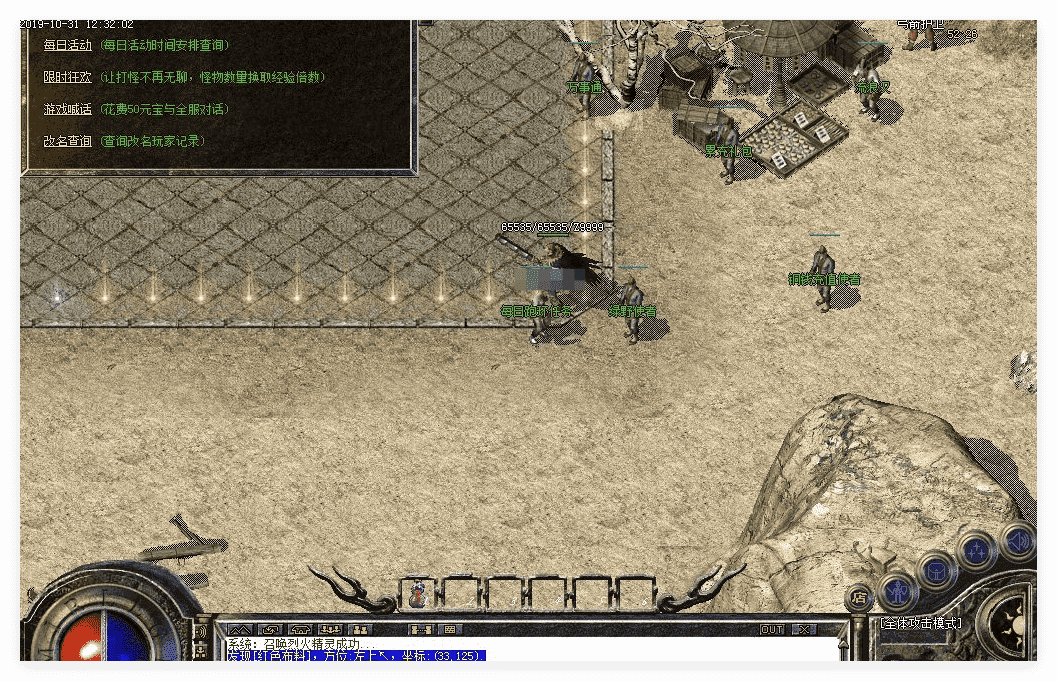Click the OUT button on chat bar
Viewport: 1057px width, 681px height.
772,630
